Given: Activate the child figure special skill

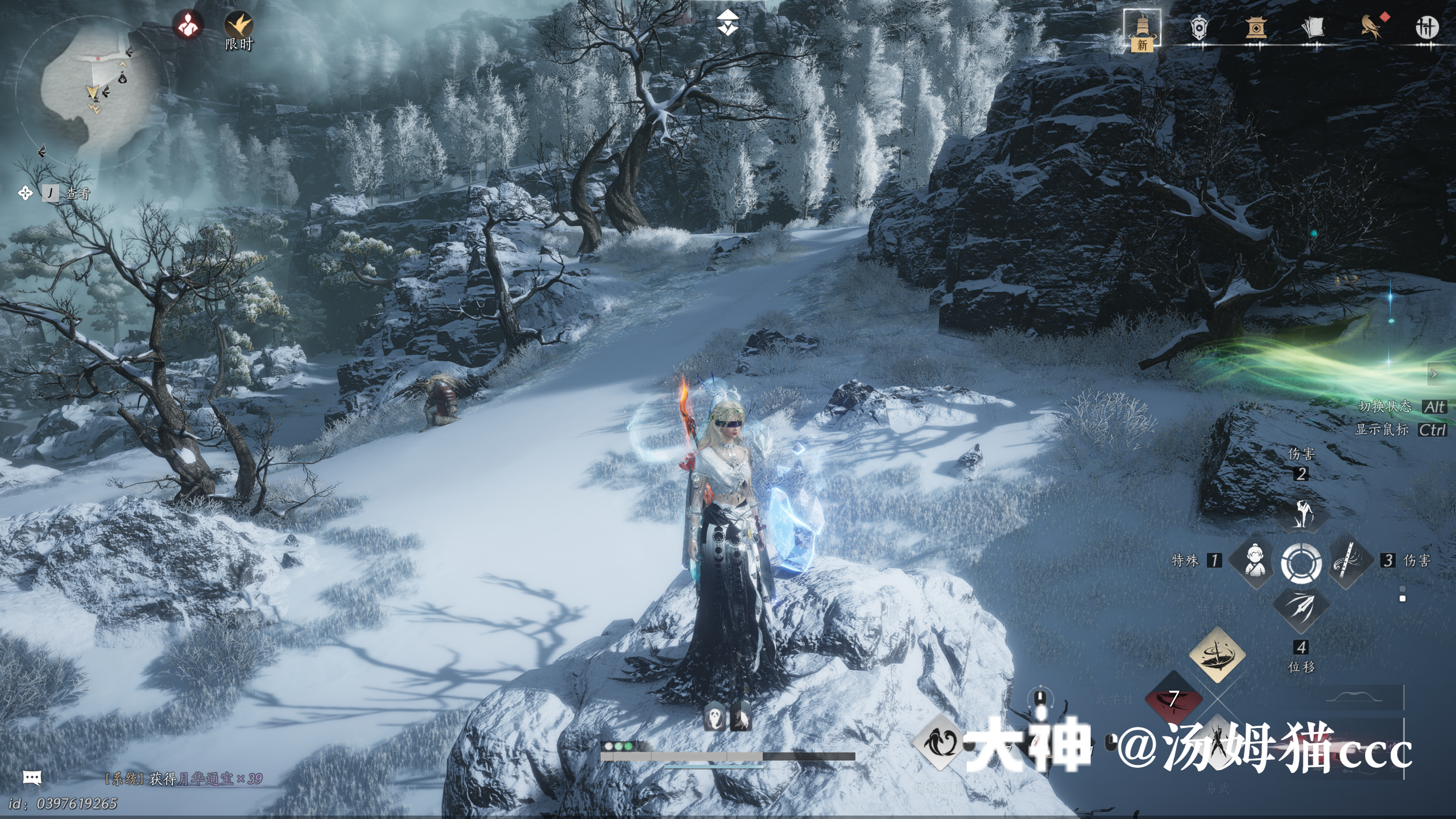Looking at the screenshot, I should click(x=1255, y=561).
